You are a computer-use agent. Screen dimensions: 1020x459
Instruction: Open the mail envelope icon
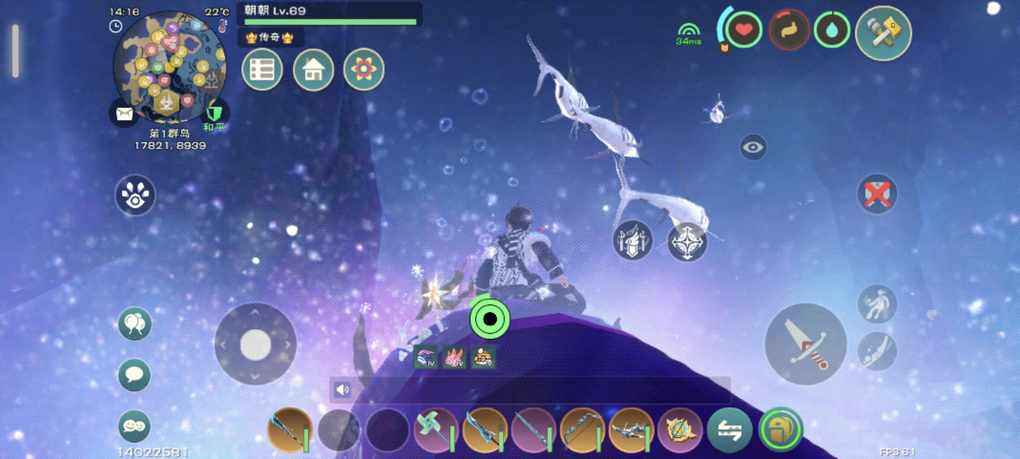click(x=124, y=114)
